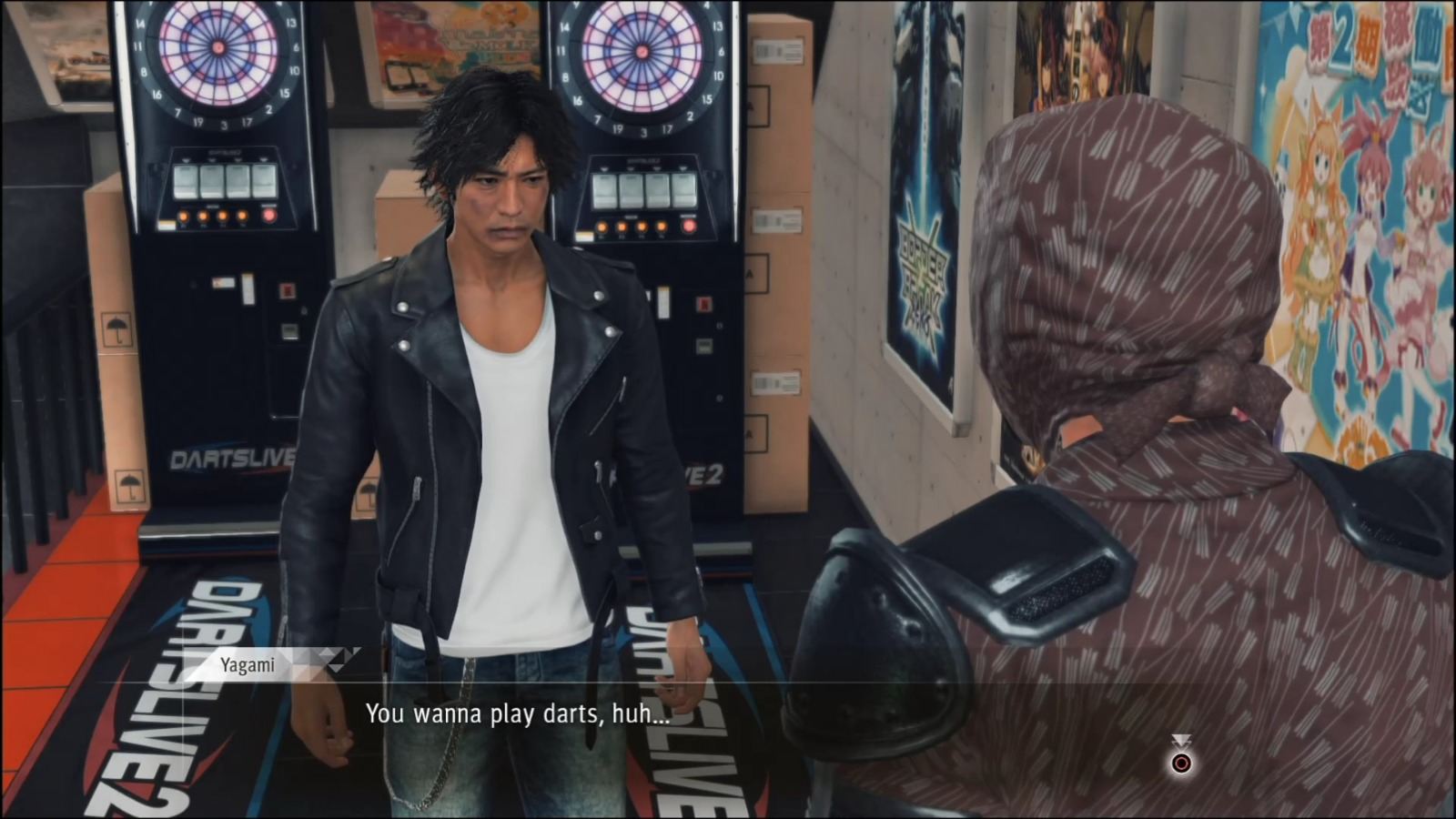Select the left dartboard bullseye
The height and width of the screenshot is (819, 1456).
(x=218, y=47)
